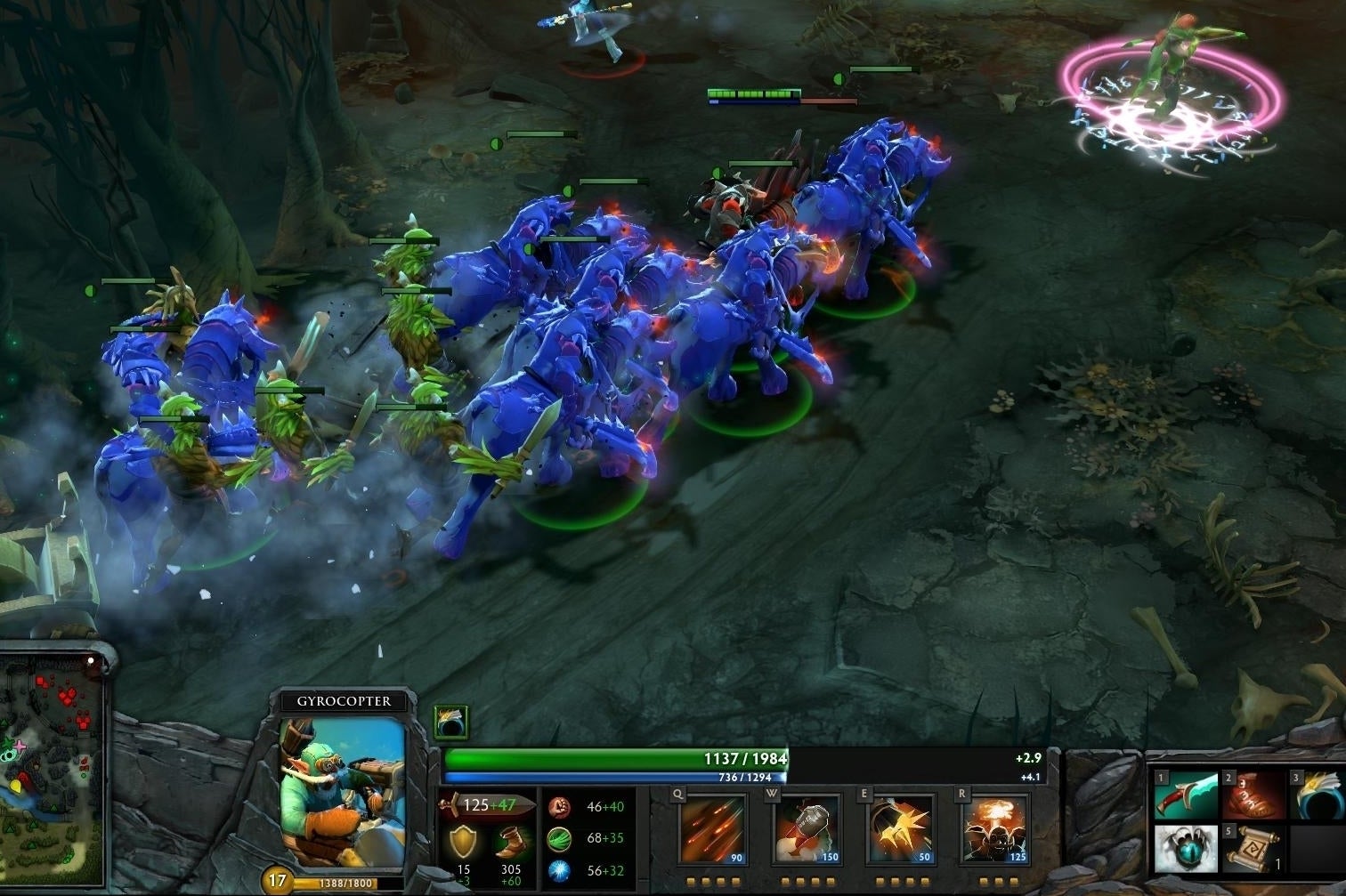Click the movement speed boot stat icon
Image resolution: width=1346 pixels, height=896 pixels.
tap(509, 842)
